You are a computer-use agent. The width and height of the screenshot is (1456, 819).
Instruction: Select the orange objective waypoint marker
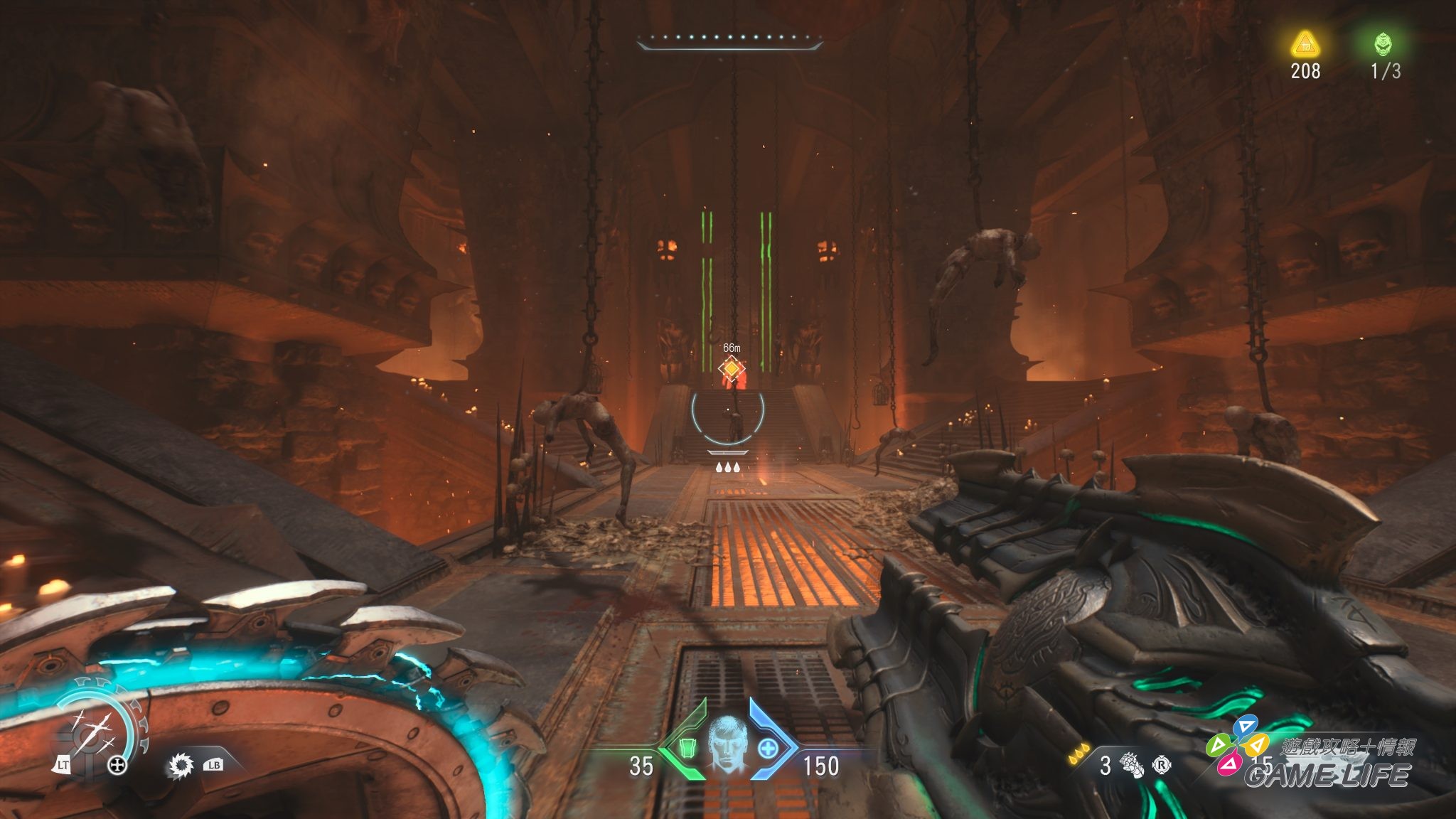(x=731, y=369)
